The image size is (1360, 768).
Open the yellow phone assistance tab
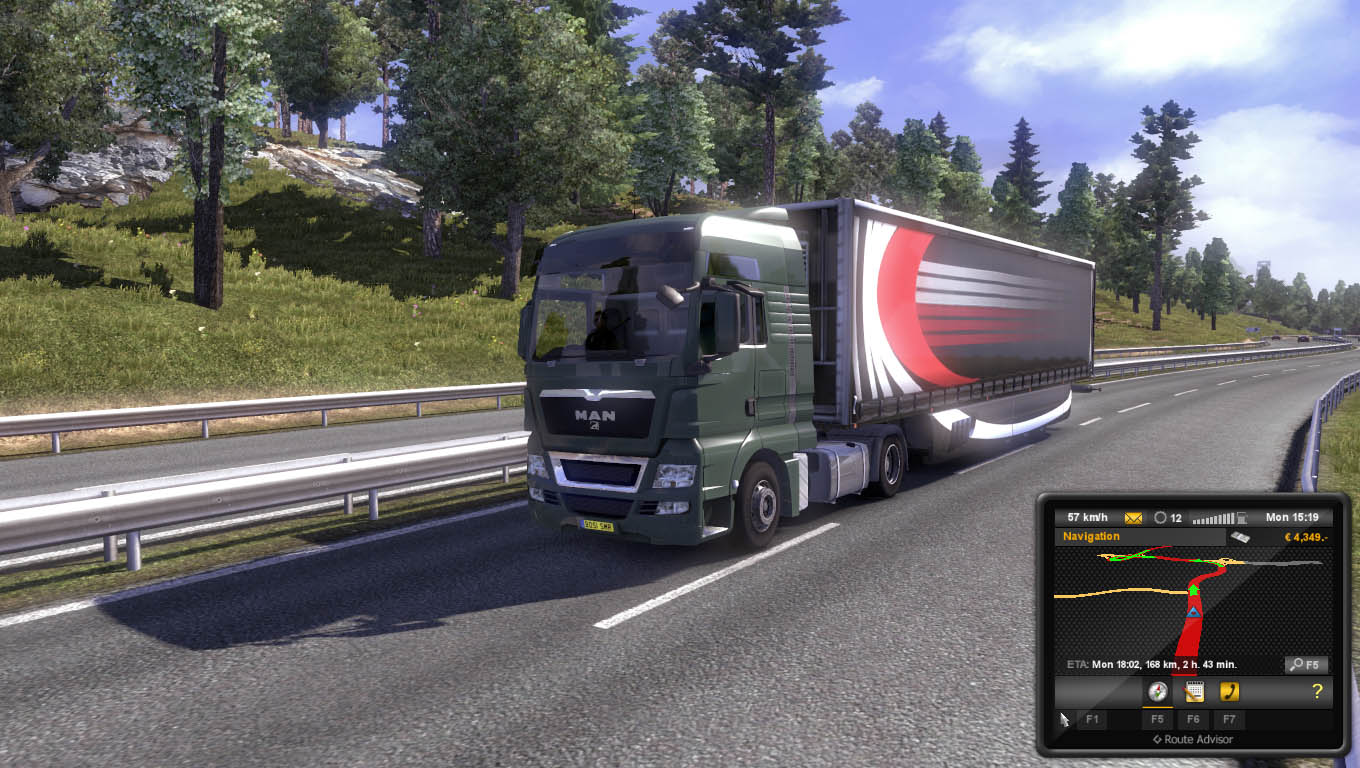1229,691
